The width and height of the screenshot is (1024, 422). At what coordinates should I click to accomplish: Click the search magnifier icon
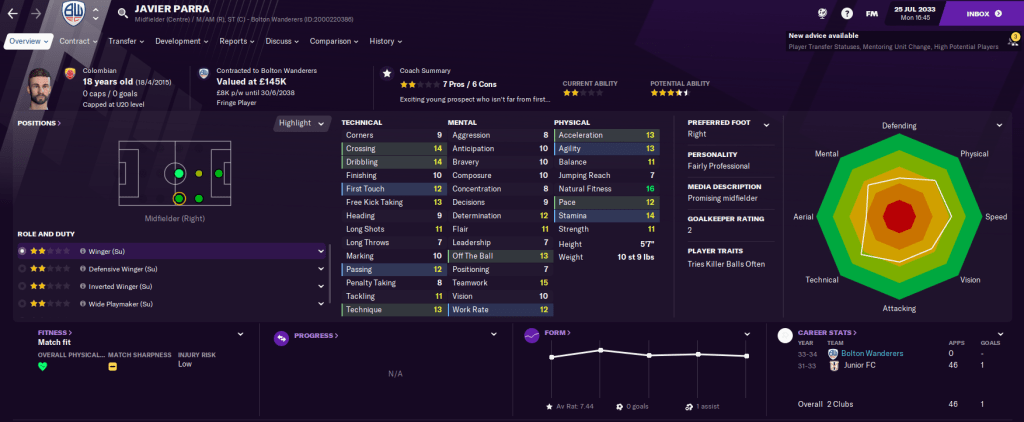[122, 14]
